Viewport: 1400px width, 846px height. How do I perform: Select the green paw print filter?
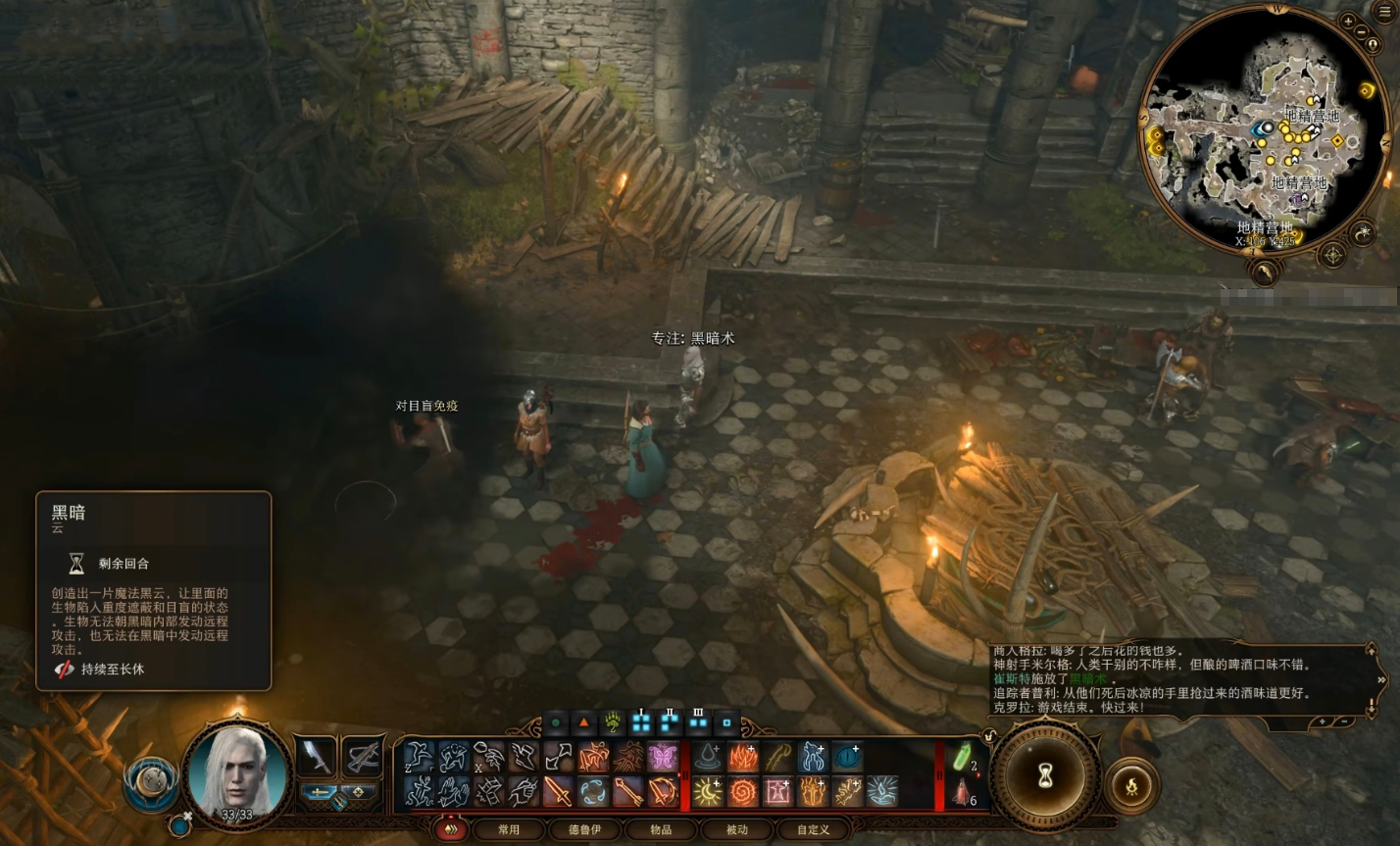coord(614,723)
